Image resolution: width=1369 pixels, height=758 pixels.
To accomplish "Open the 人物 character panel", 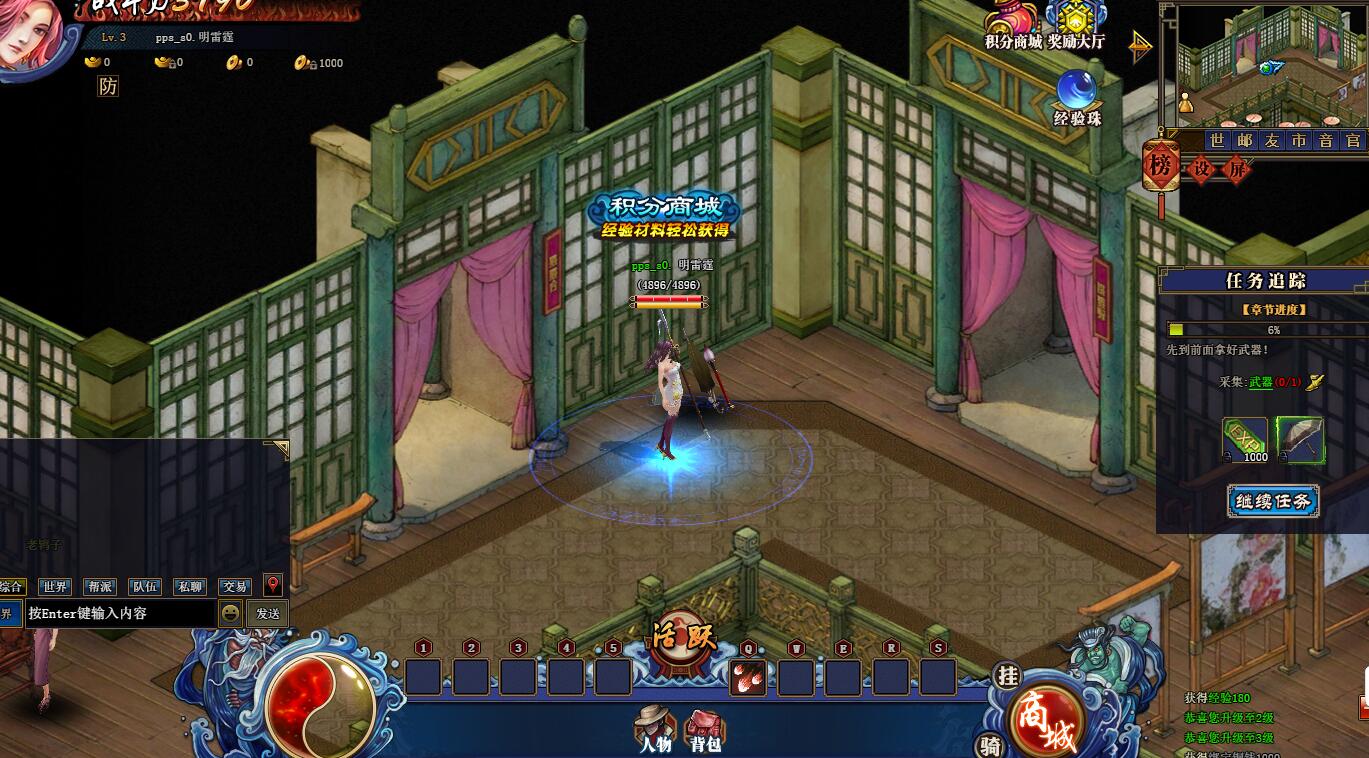I will [655, 729].
